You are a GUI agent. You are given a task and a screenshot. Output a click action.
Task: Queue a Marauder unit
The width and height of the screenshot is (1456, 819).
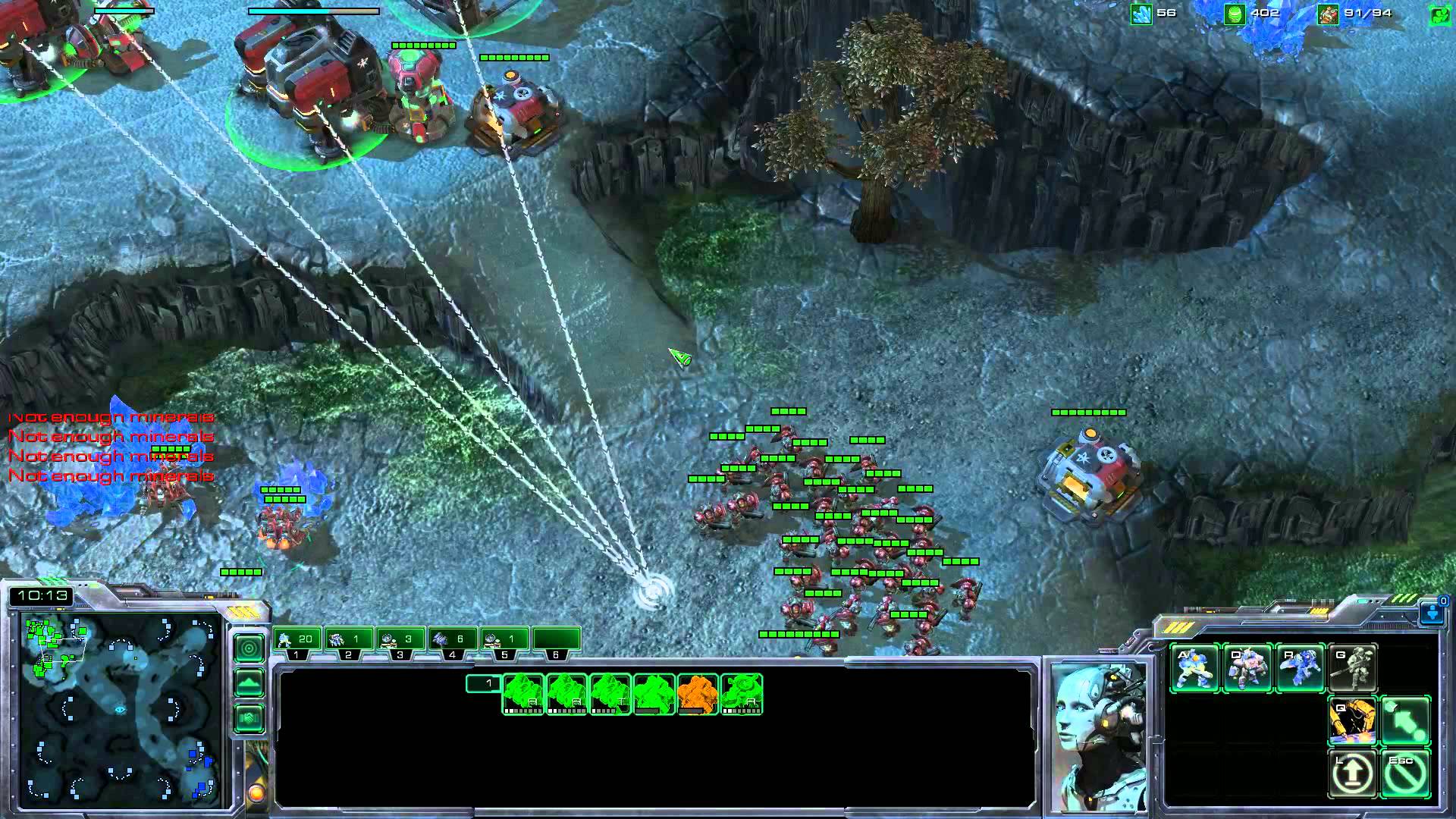pyautogui.click(x=1247, y=668)
